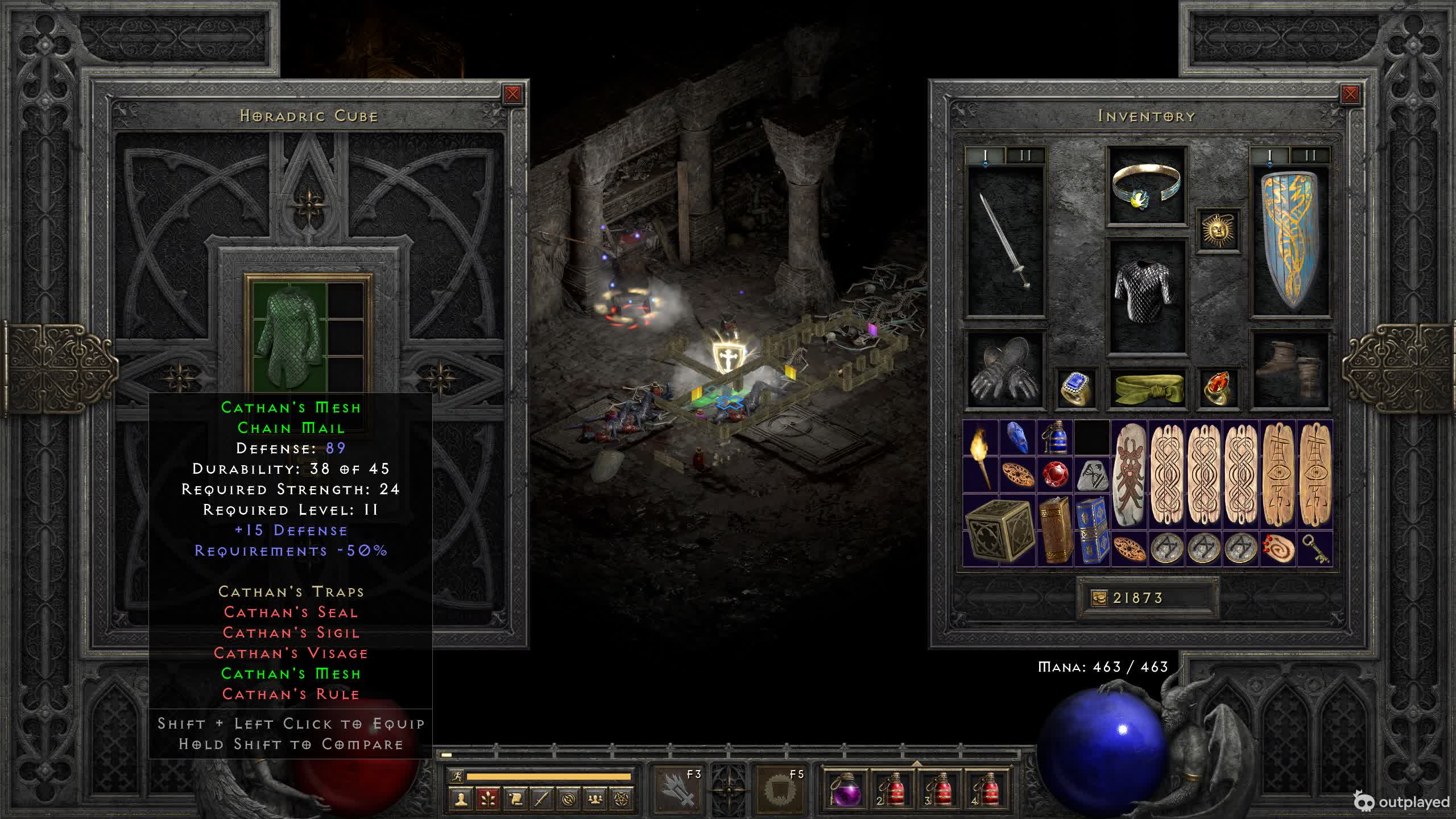Viewport: 1456px width, 819px height.
Task: Select the sun face amulet
Action: [x=1218, y=230]
